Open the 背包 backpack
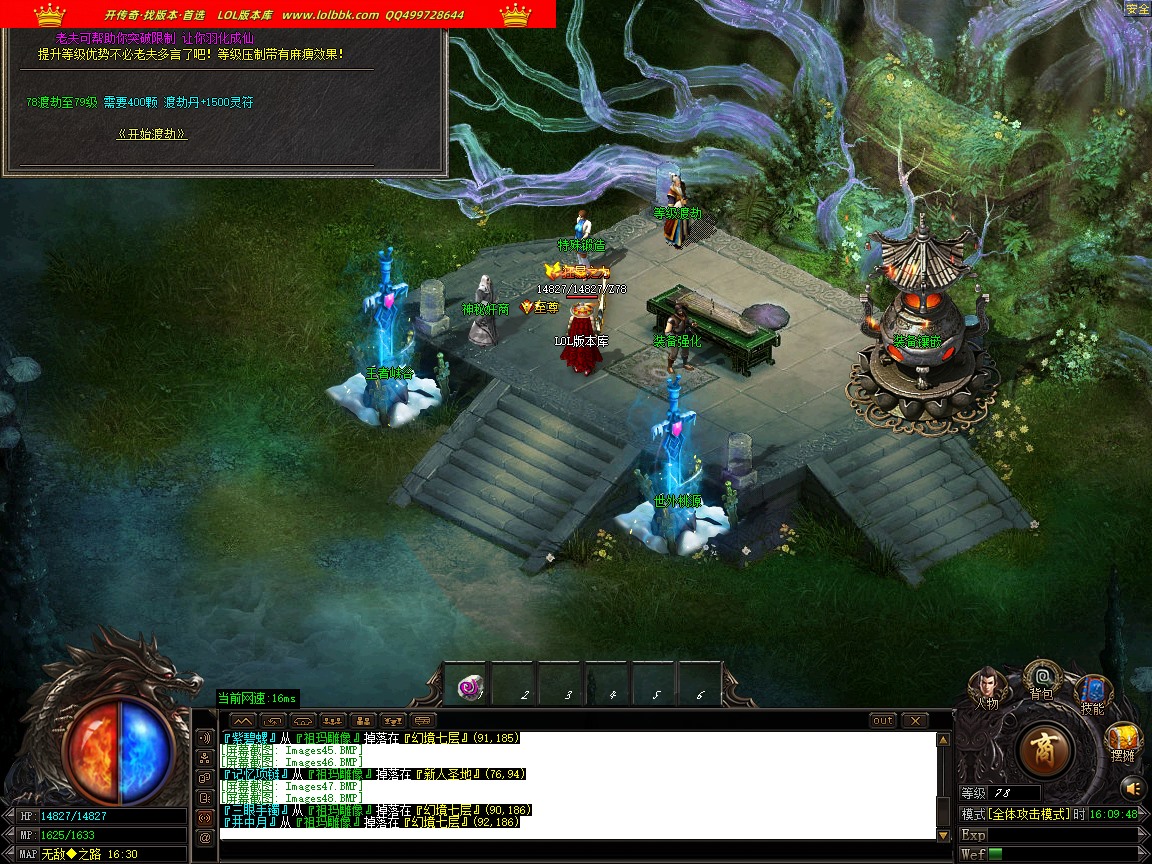Viewport: 1152px width, 864px height. [x=1042, y=679]
